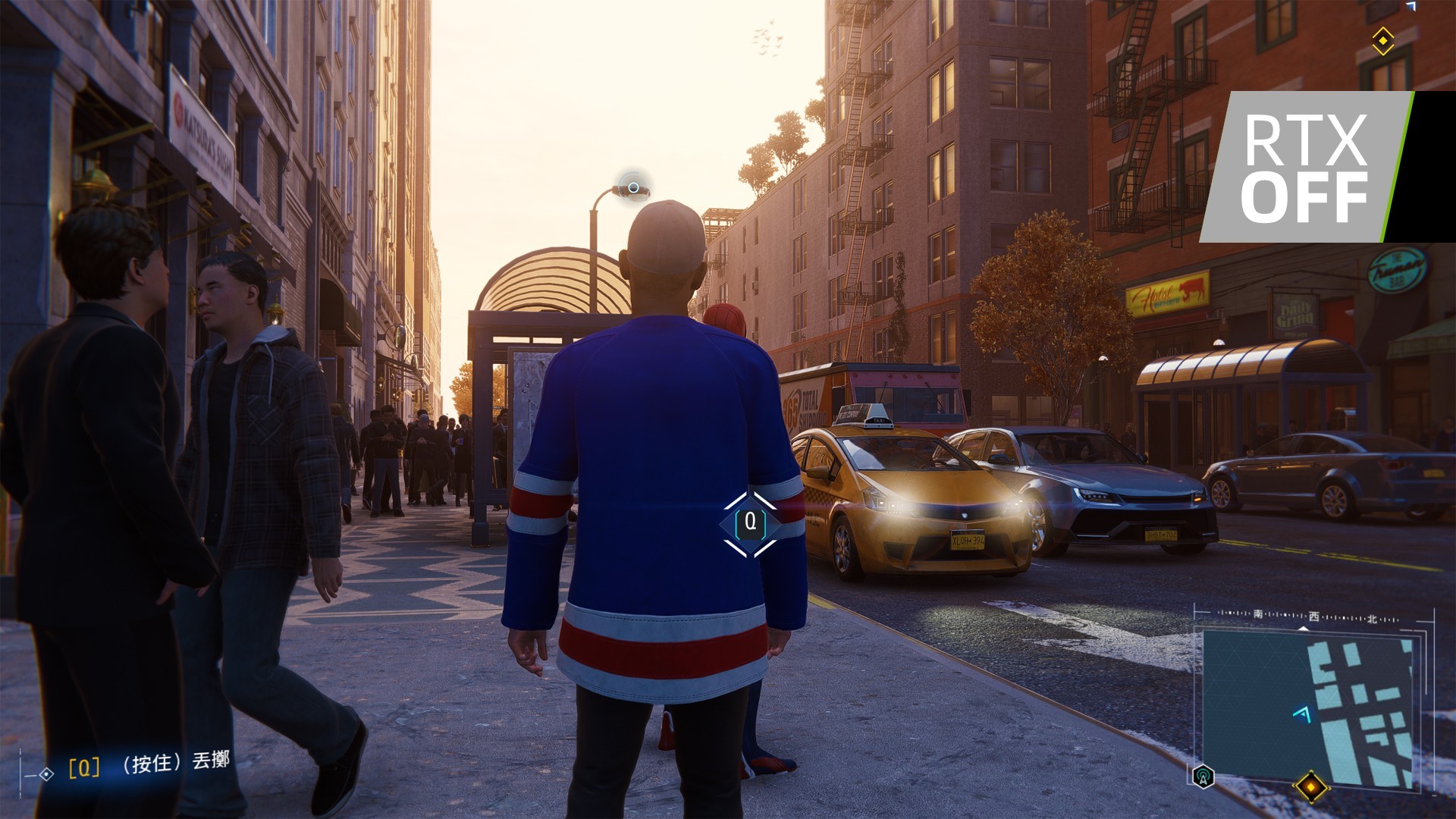The image size is (1456, 819).
Task: Select the yellow diamond marker on the minimap edge
Action: [x=1311, y=786]
